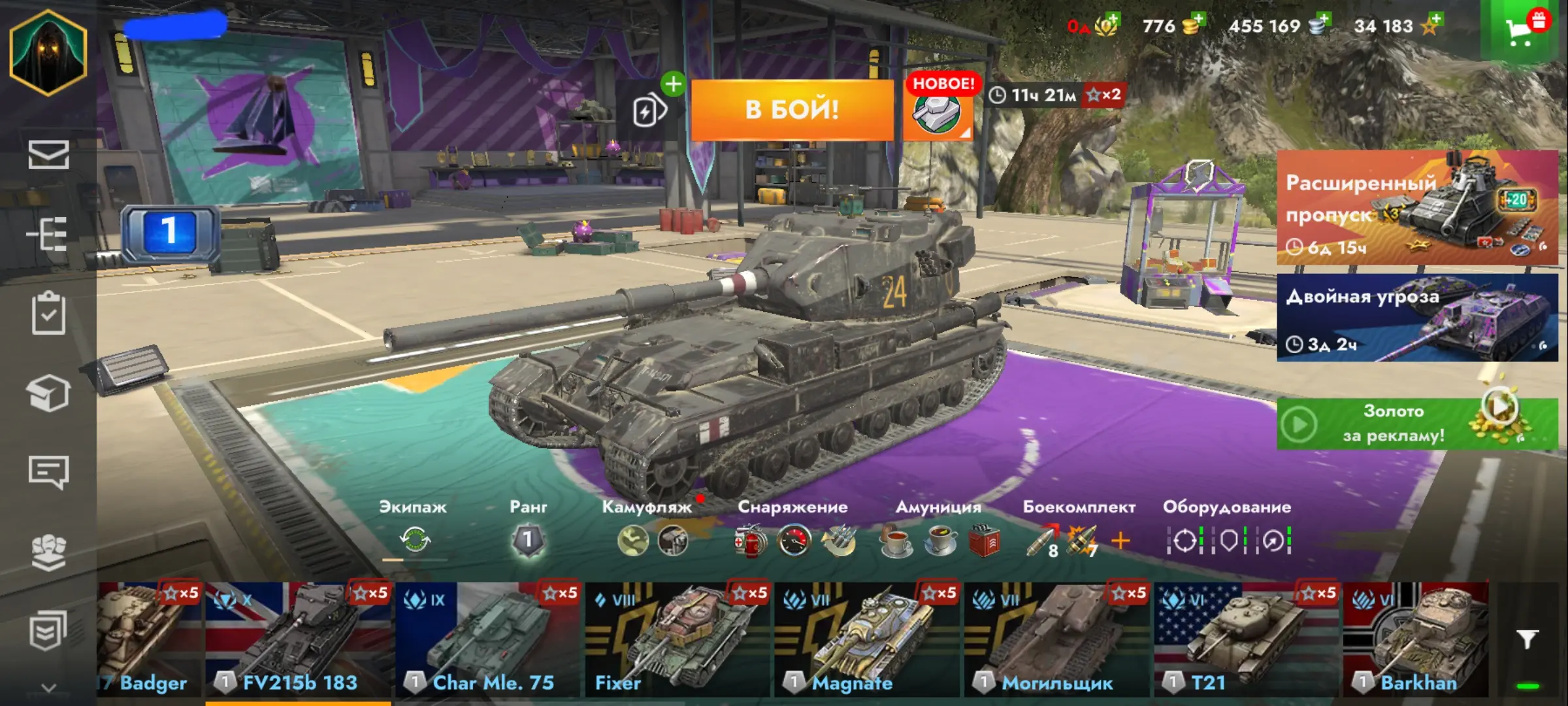Open the tank carousel filter funnel
This screenshot has width=1568, height=706.
coord(1527,639)
